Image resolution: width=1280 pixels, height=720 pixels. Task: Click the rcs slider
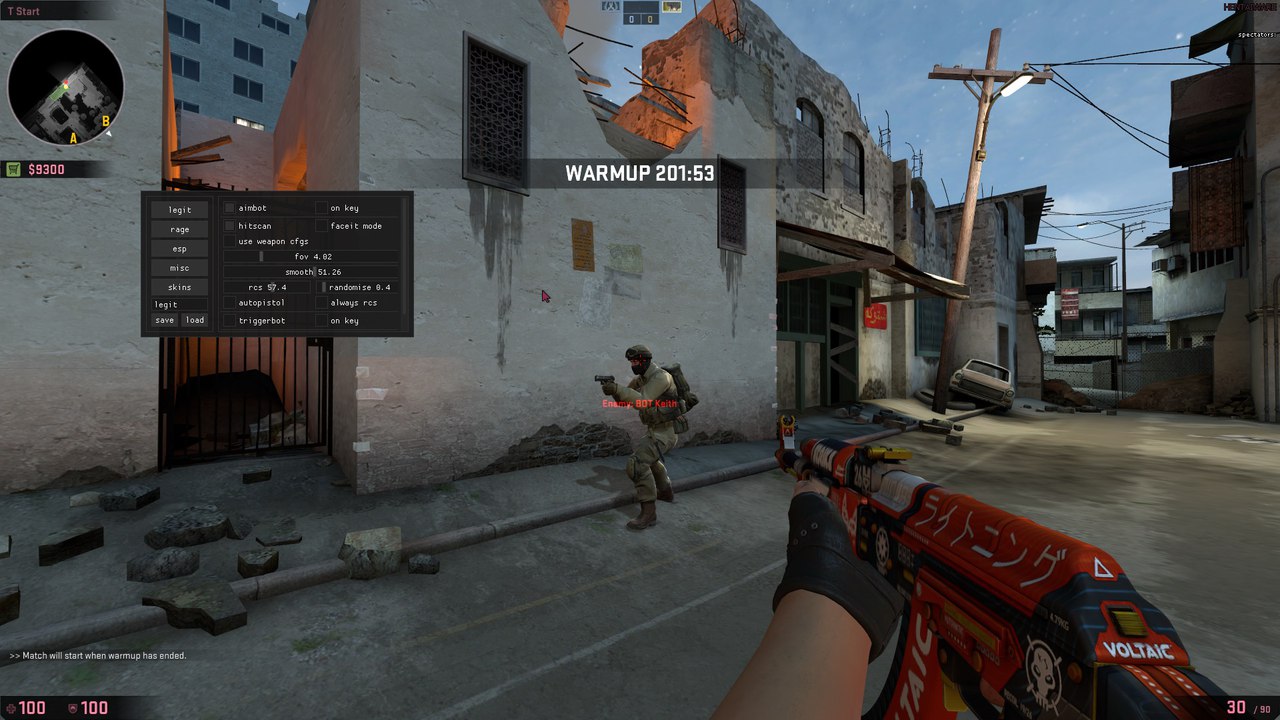pyautogui.click(x=267, y=287)
